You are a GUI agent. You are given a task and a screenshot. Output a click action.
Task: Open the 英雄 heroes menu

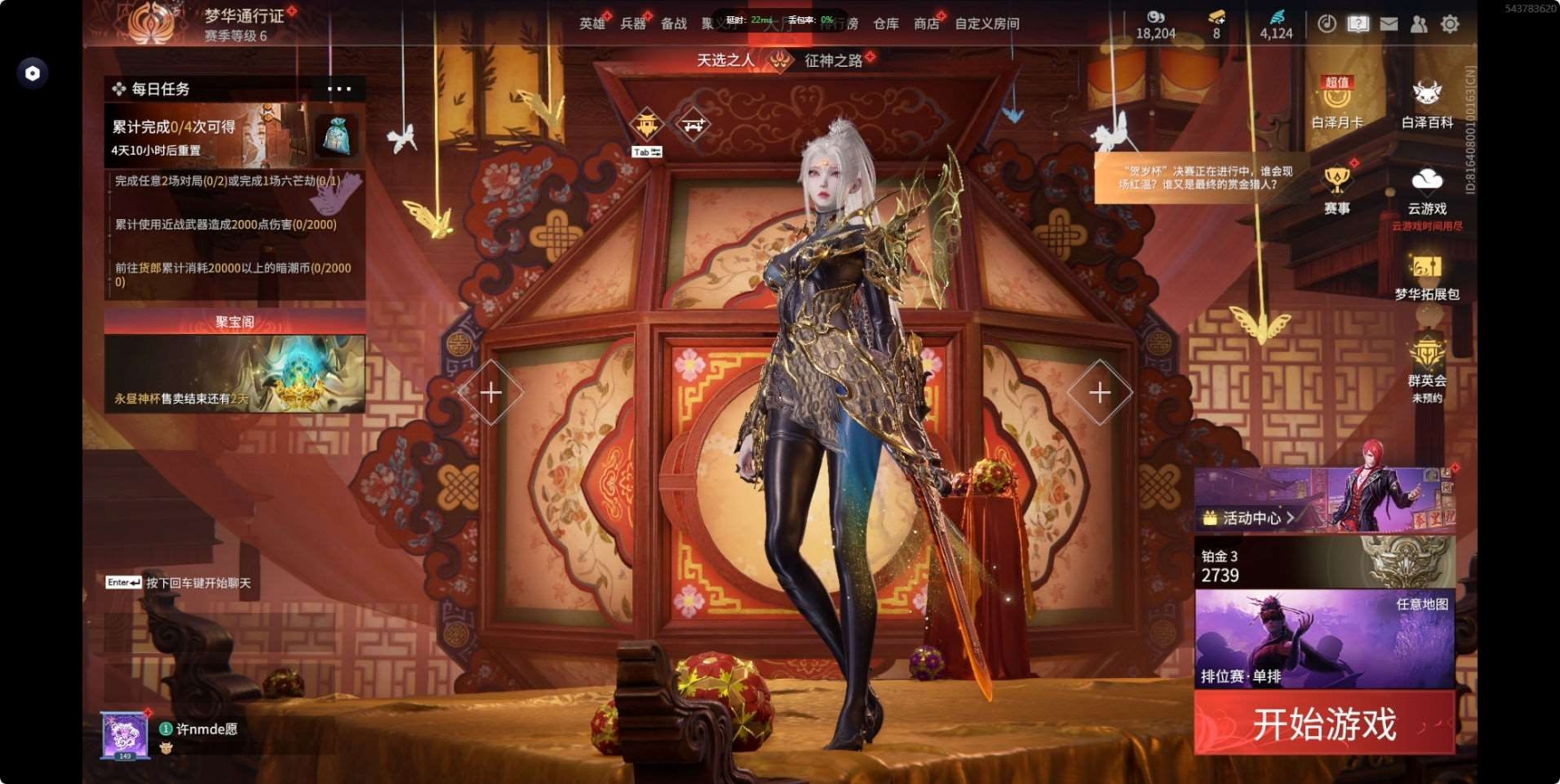[591, 24]
